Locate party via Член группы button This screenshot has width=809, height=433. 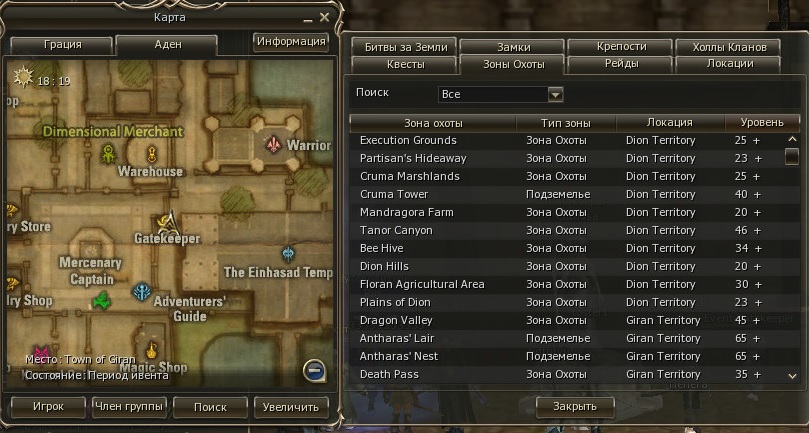click(x=128, y=407)
